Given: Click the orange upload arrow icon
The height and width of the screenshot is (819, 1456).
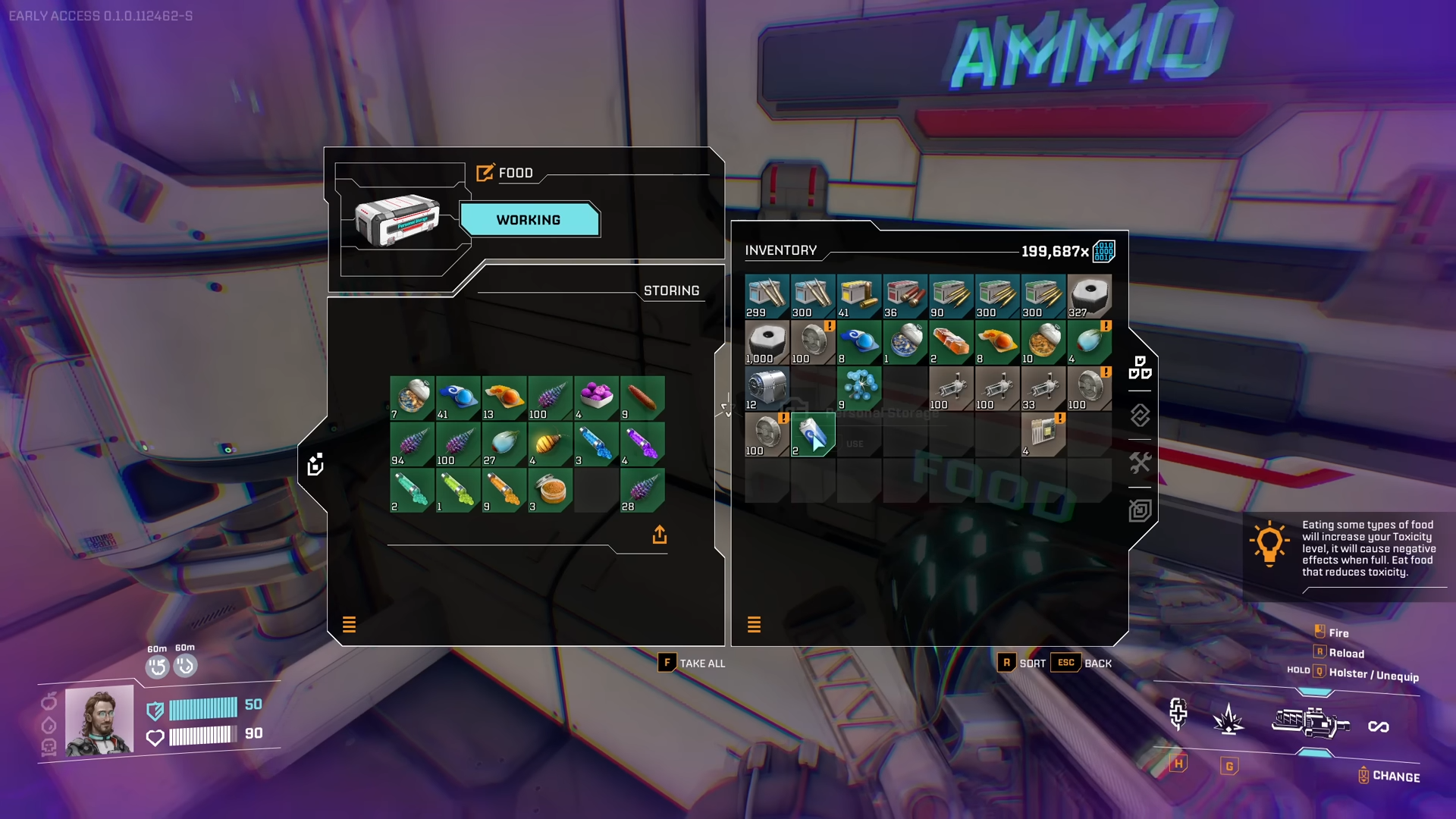Looking at the screenshot, I should pyautogui.click(x=660, y=535).
